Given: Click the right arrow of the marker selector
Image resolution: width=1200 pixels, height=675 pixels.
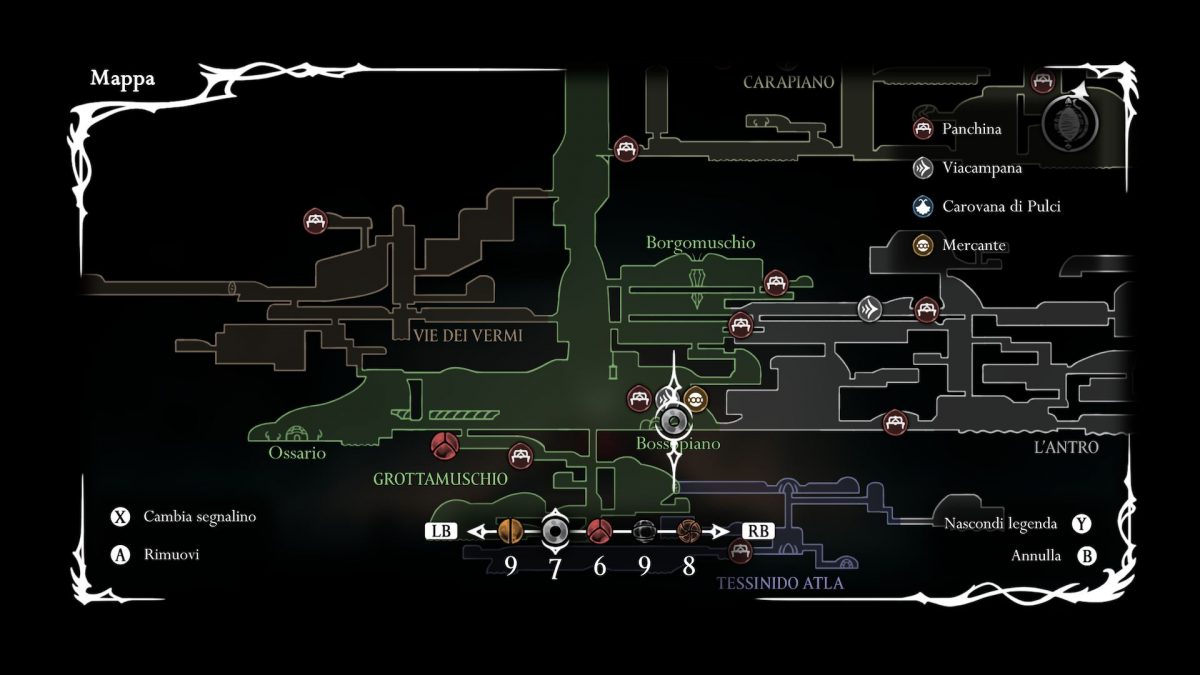Looking at the screenshot, I should click(722, 531).
